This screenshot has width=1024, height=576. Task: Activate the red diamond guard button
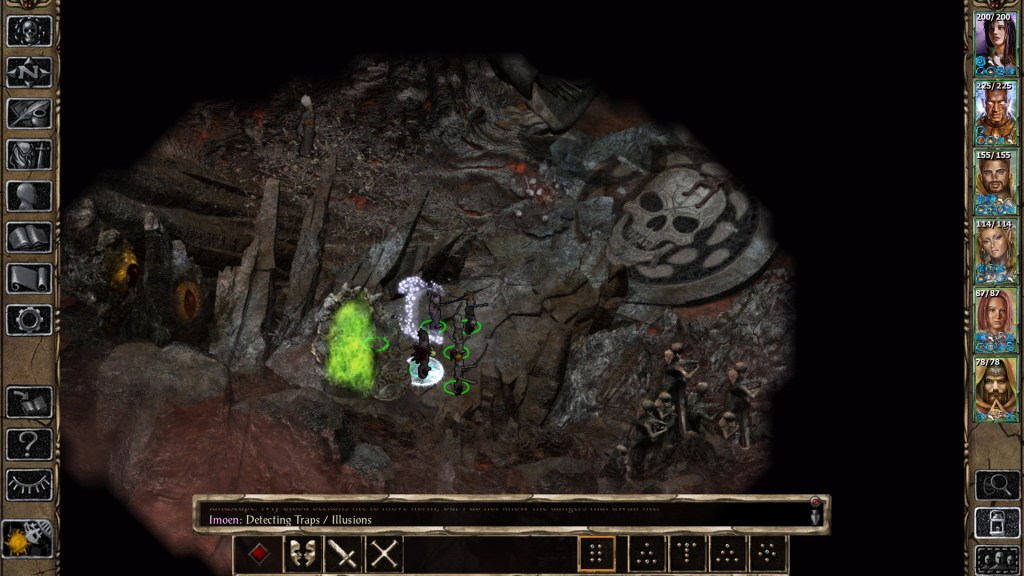coord(258,554)
